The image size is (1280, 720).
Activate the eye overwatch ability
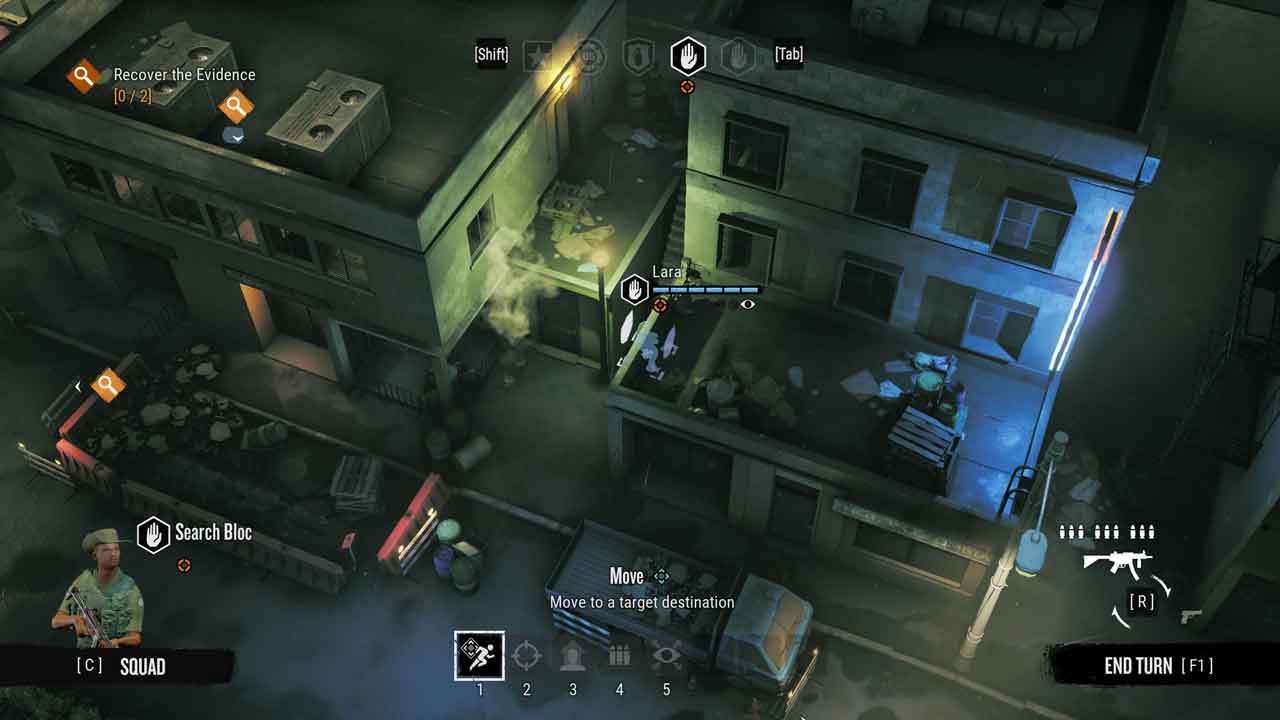[666, 656]
